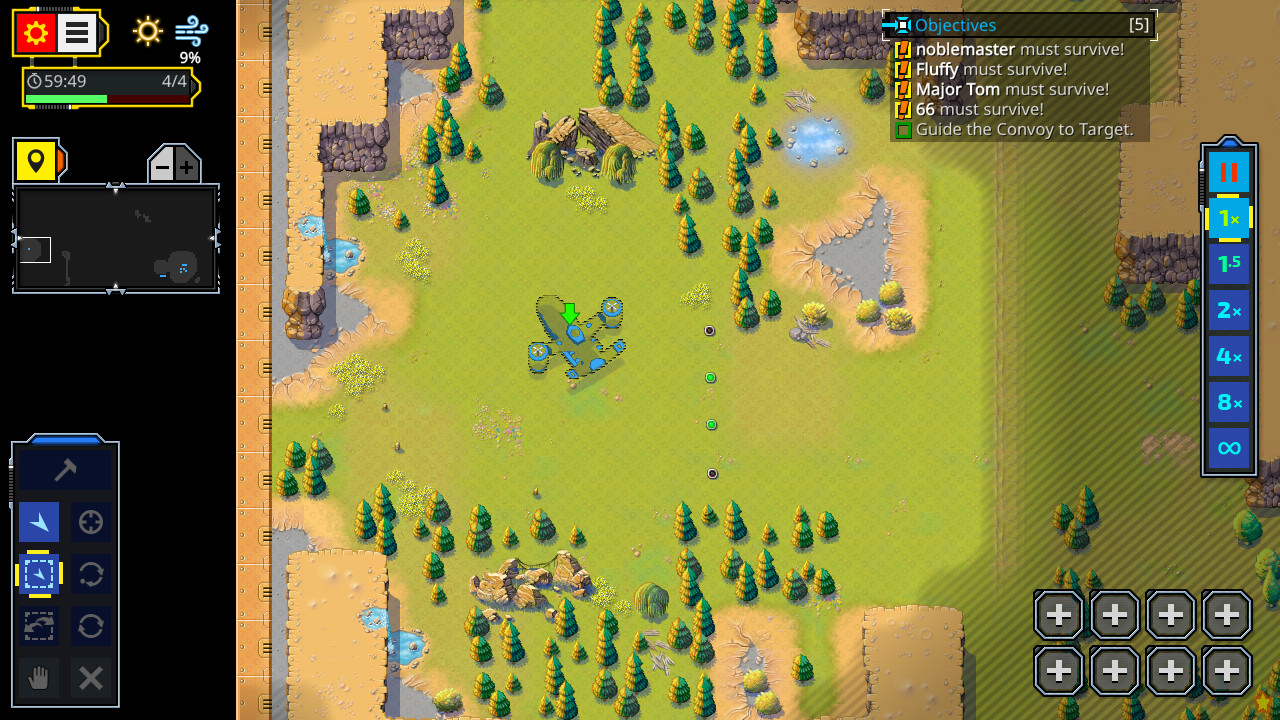Viewport: 1280px width, 720px height.
Task: Switch game speed to 2x
Action: point(1228,309)
